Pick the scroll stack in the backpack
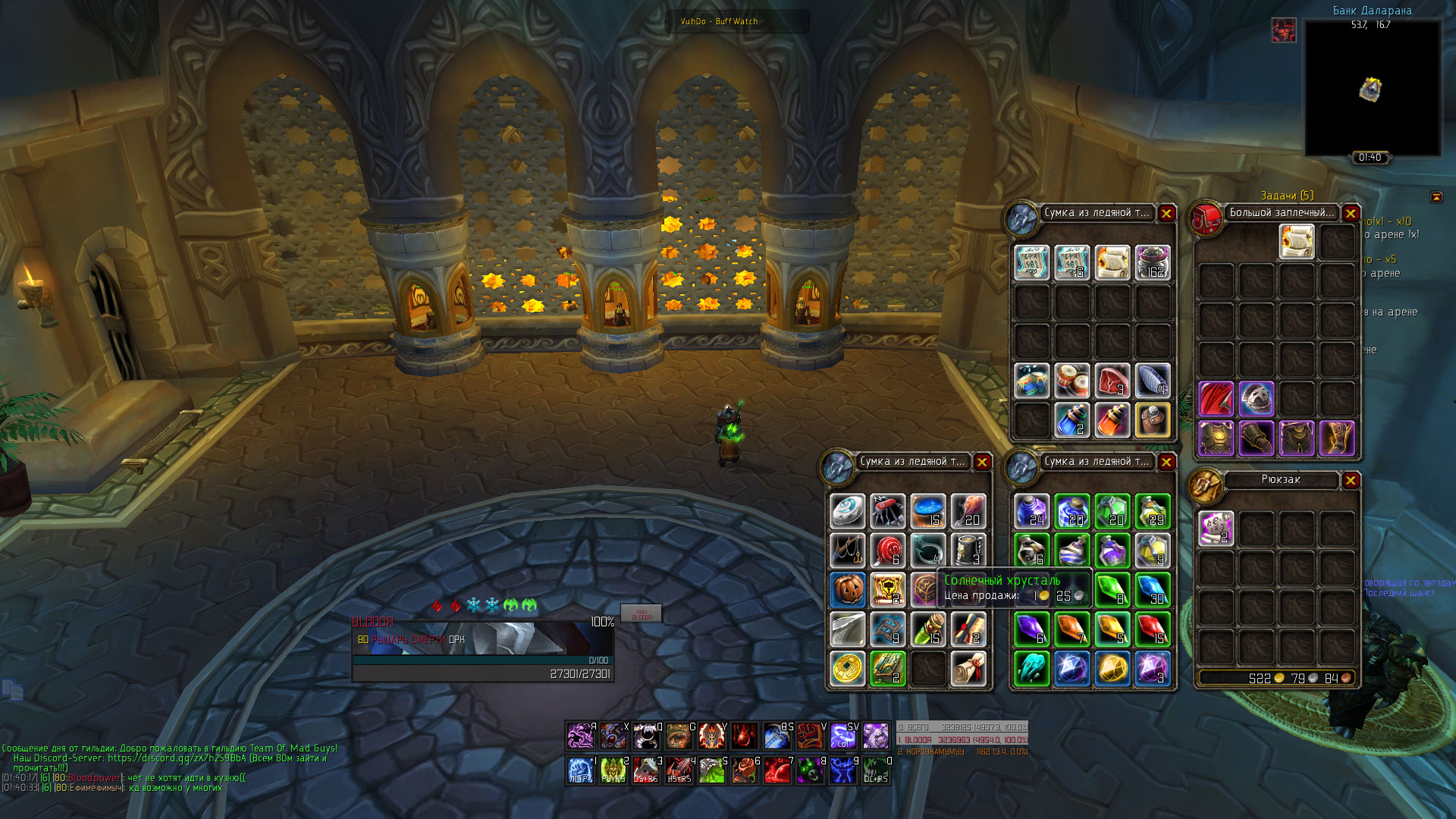Viewport: 1456px width, 819px height. pos(1216,528)
